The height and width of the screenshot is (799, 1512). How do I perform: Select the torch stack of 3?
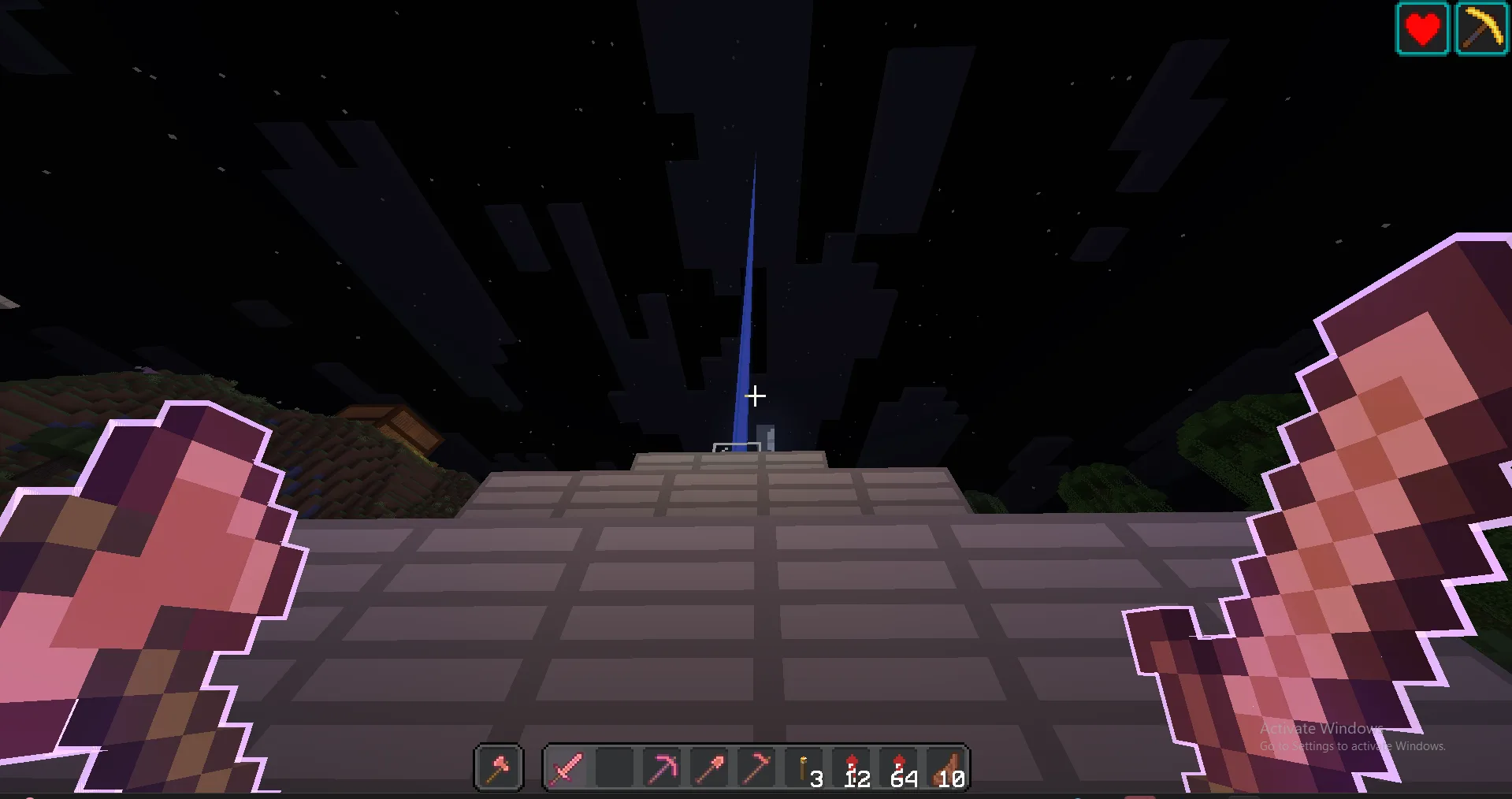point(805,767)
